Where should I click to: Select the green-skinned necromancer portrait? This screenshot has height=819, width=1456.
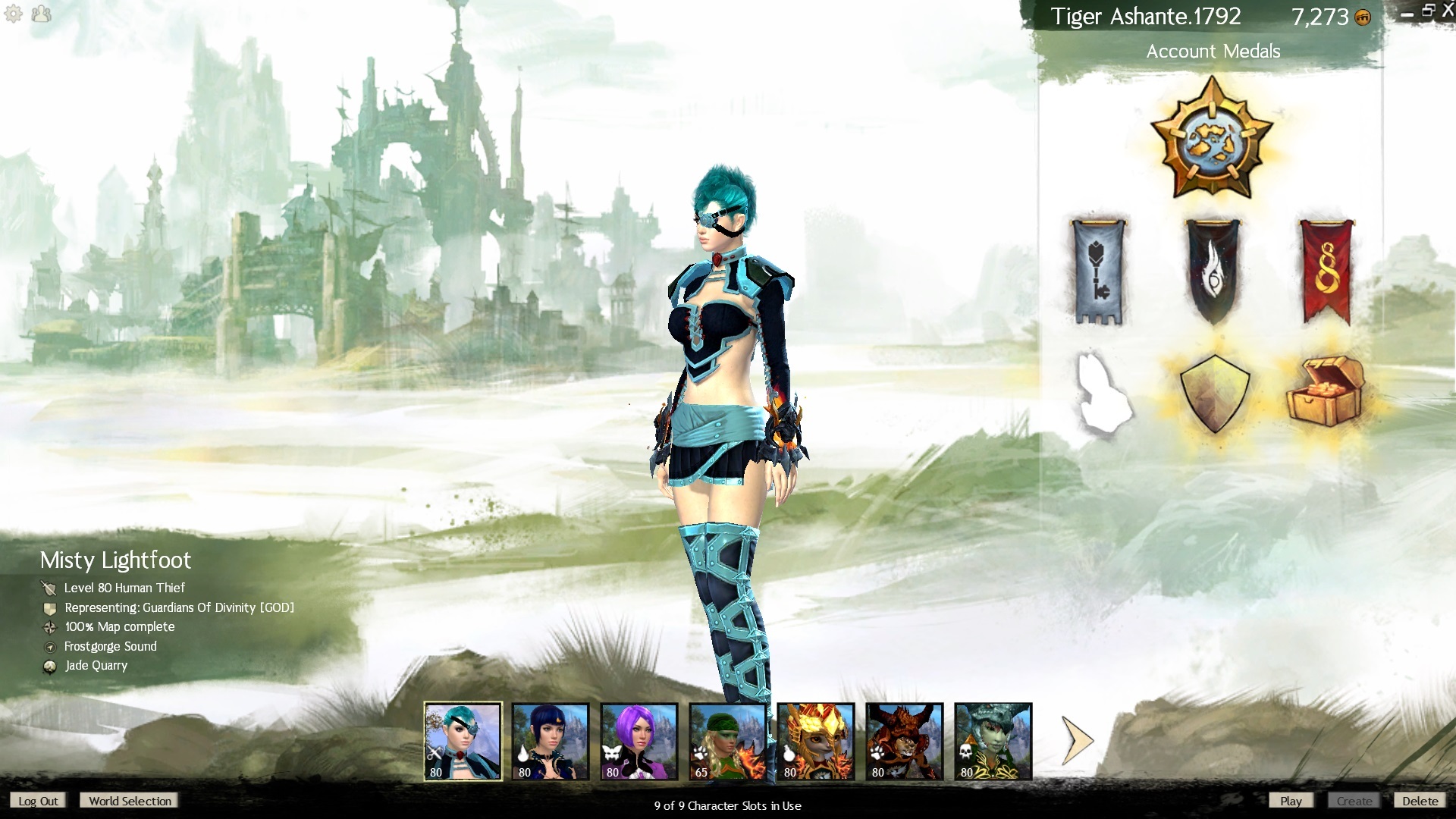[x=993, y=741]
